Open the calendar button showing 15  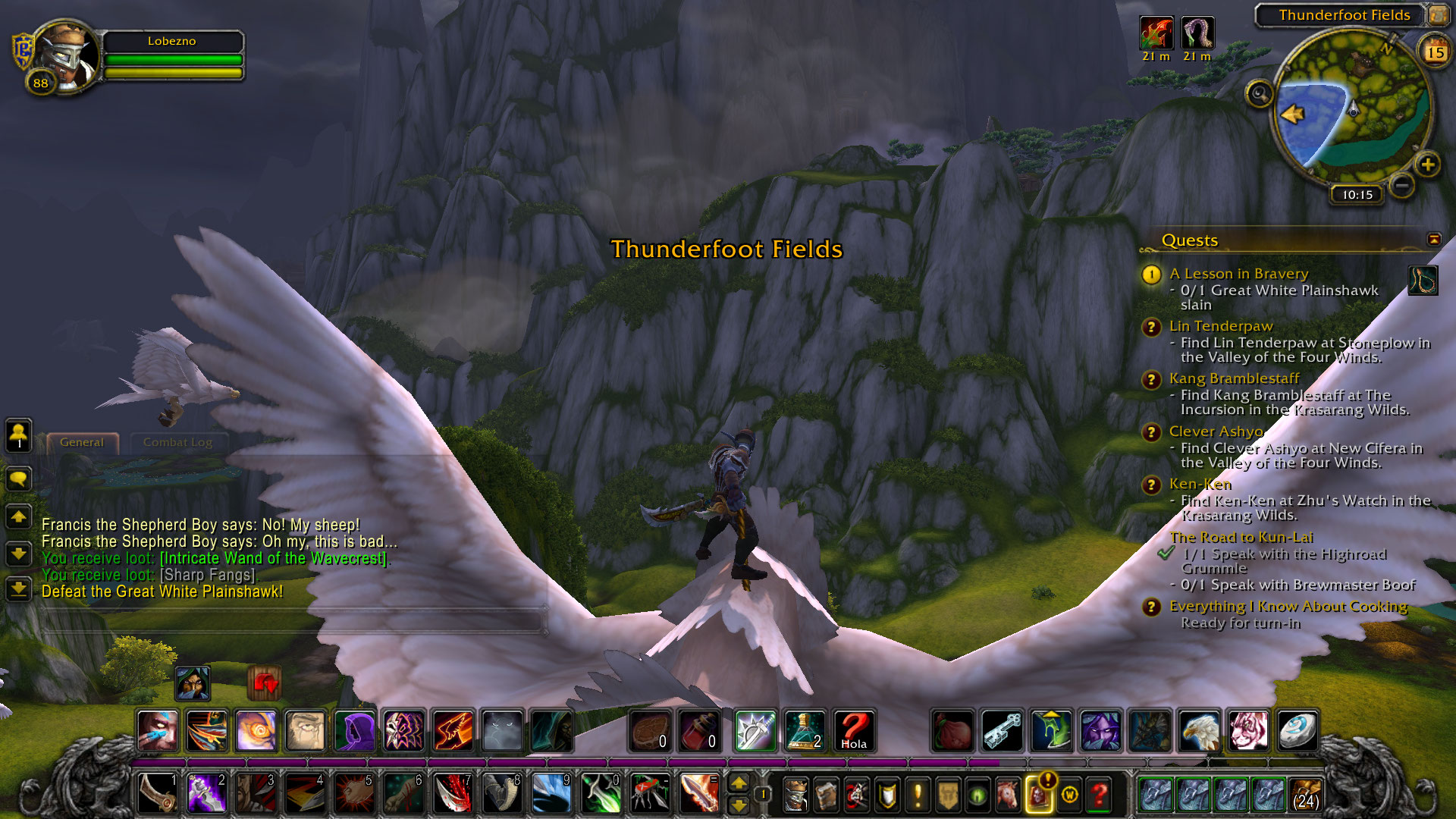(1434, 52)
